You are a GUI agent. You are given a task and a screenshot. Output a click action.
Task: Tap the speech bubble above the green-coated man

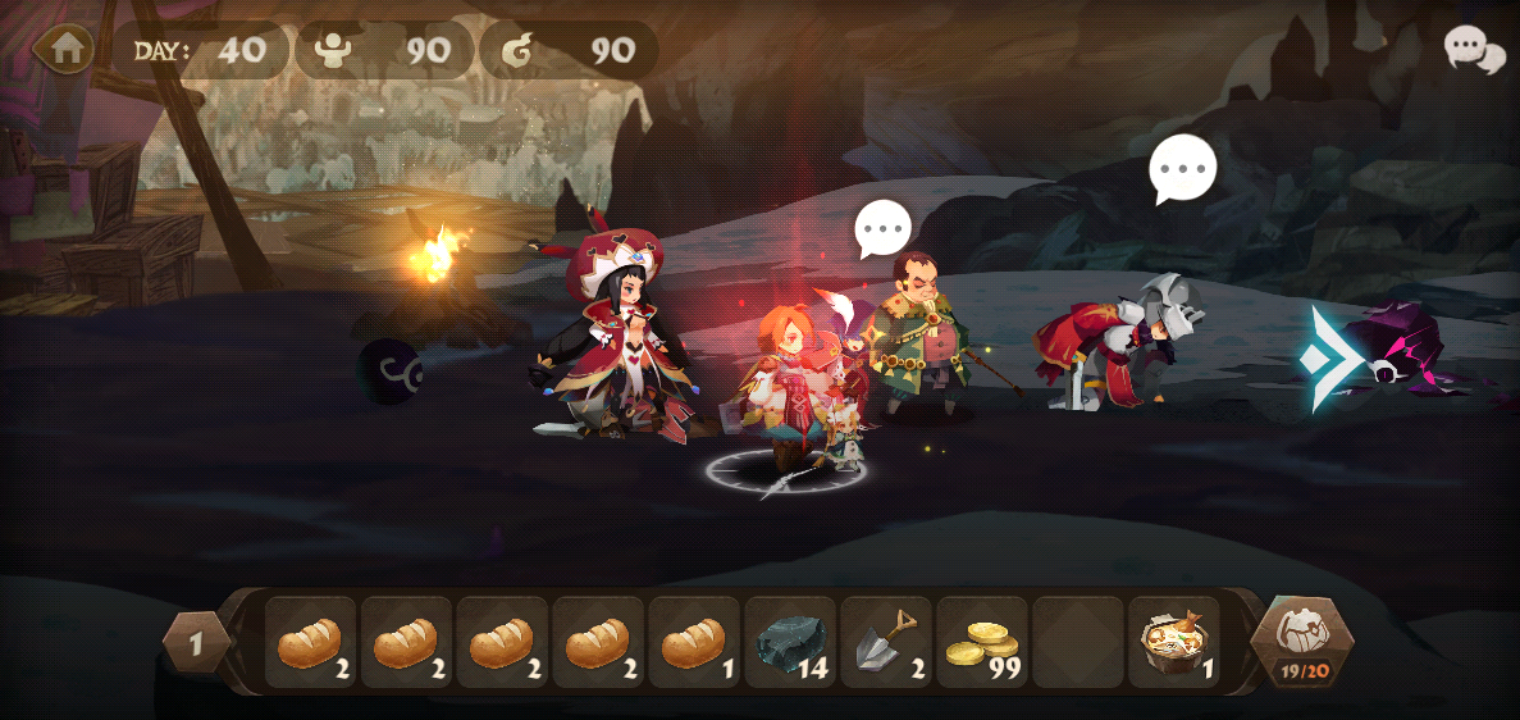click(x=884, y=229)
